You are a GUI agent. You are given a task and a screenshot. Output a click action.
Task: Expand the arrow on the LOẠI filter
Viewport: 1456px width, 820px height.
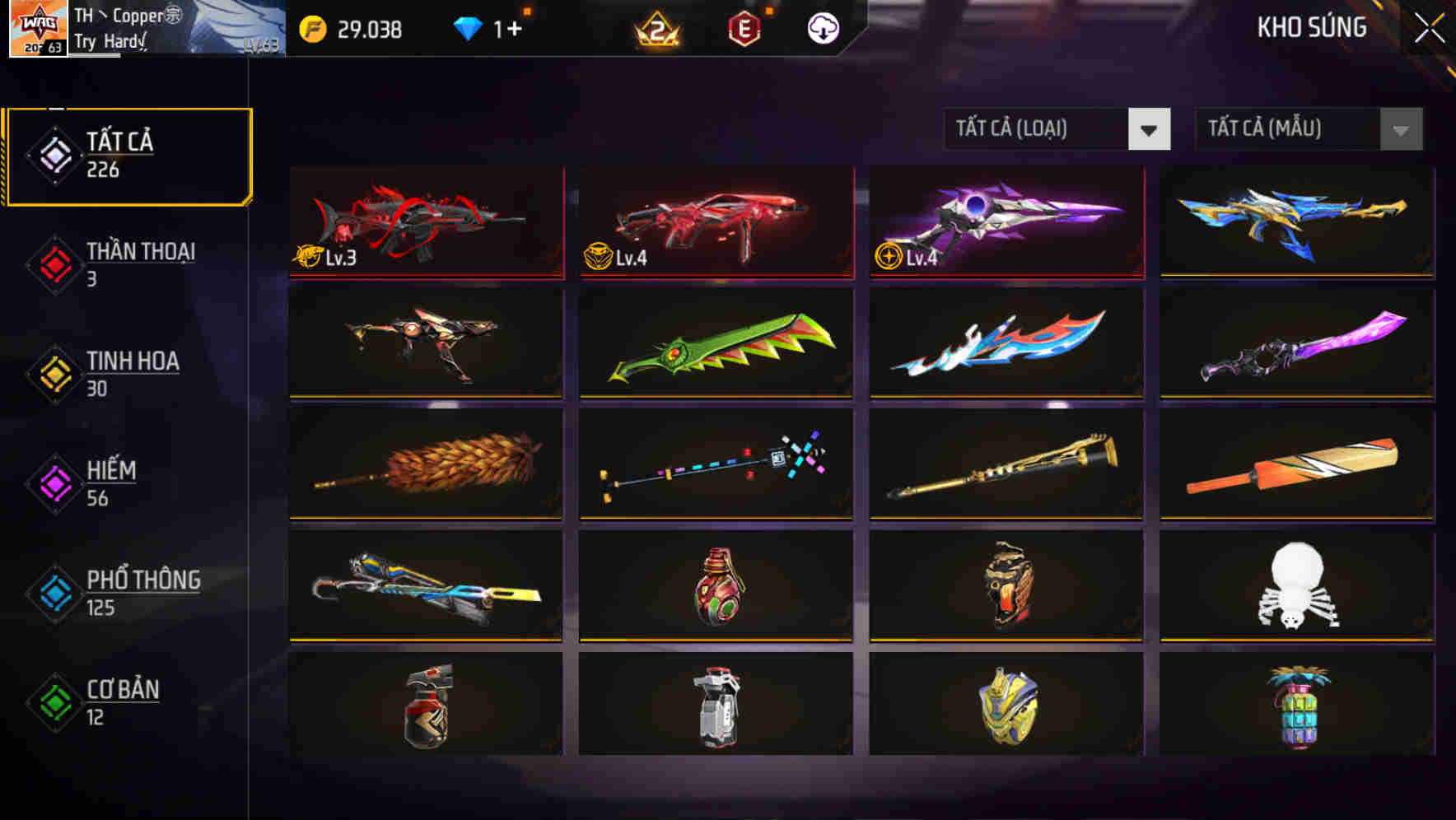click(1150, 129)
